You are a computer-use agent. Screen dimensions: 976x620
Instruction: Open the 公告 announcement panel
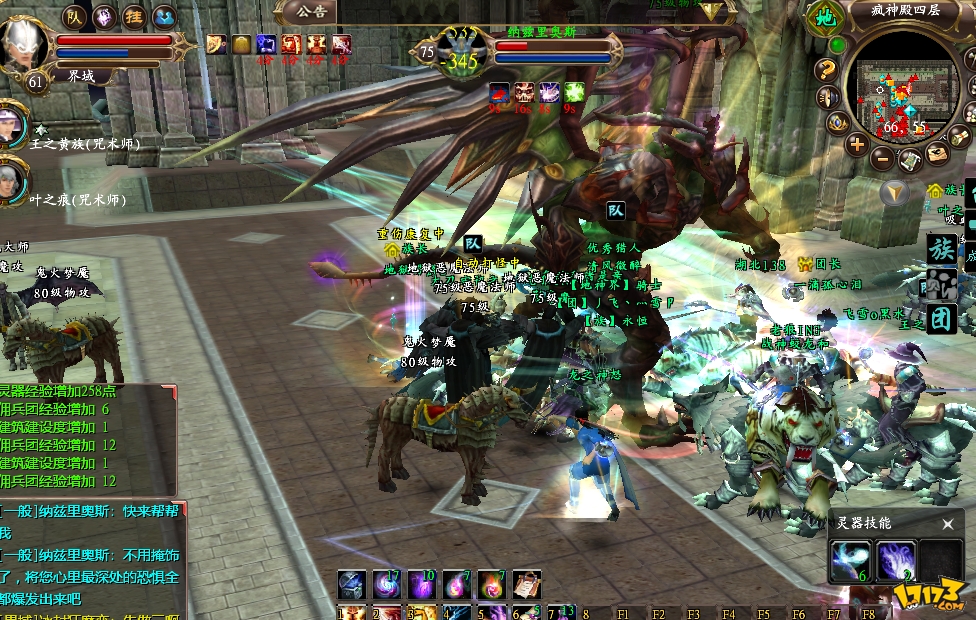(x=312, y=11)
